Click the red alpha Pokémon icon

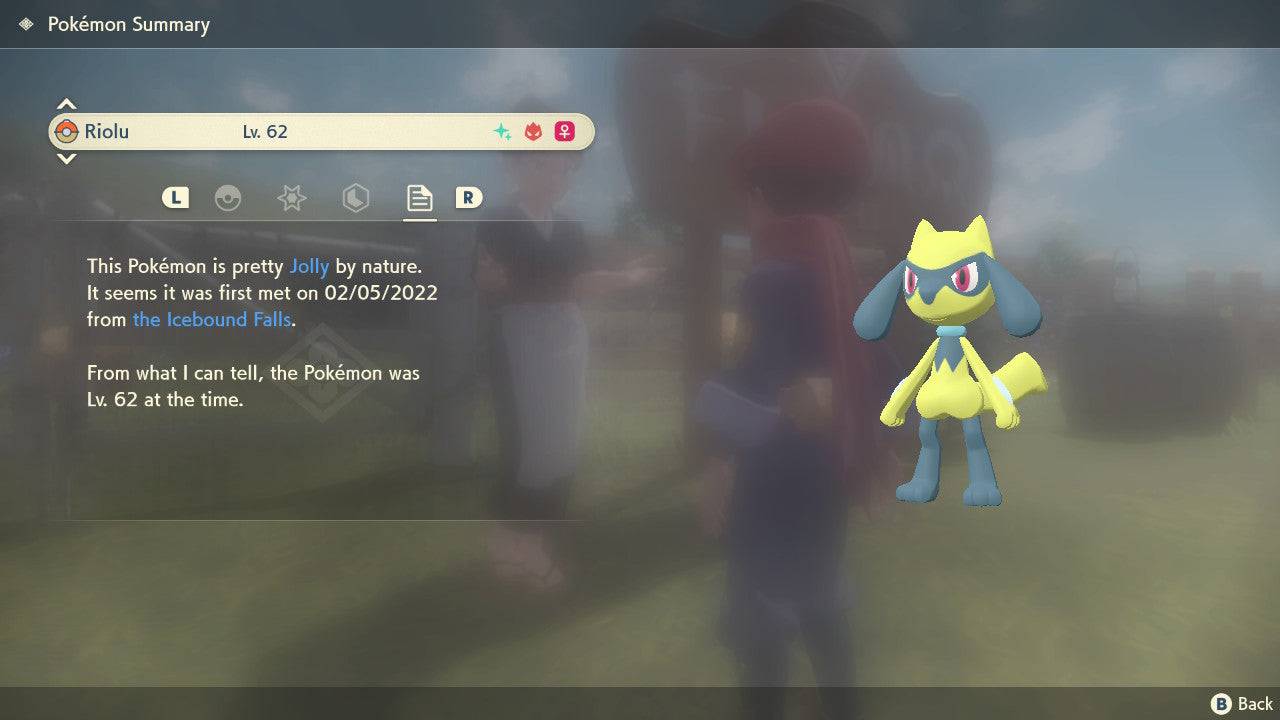[x=533, y=130]
